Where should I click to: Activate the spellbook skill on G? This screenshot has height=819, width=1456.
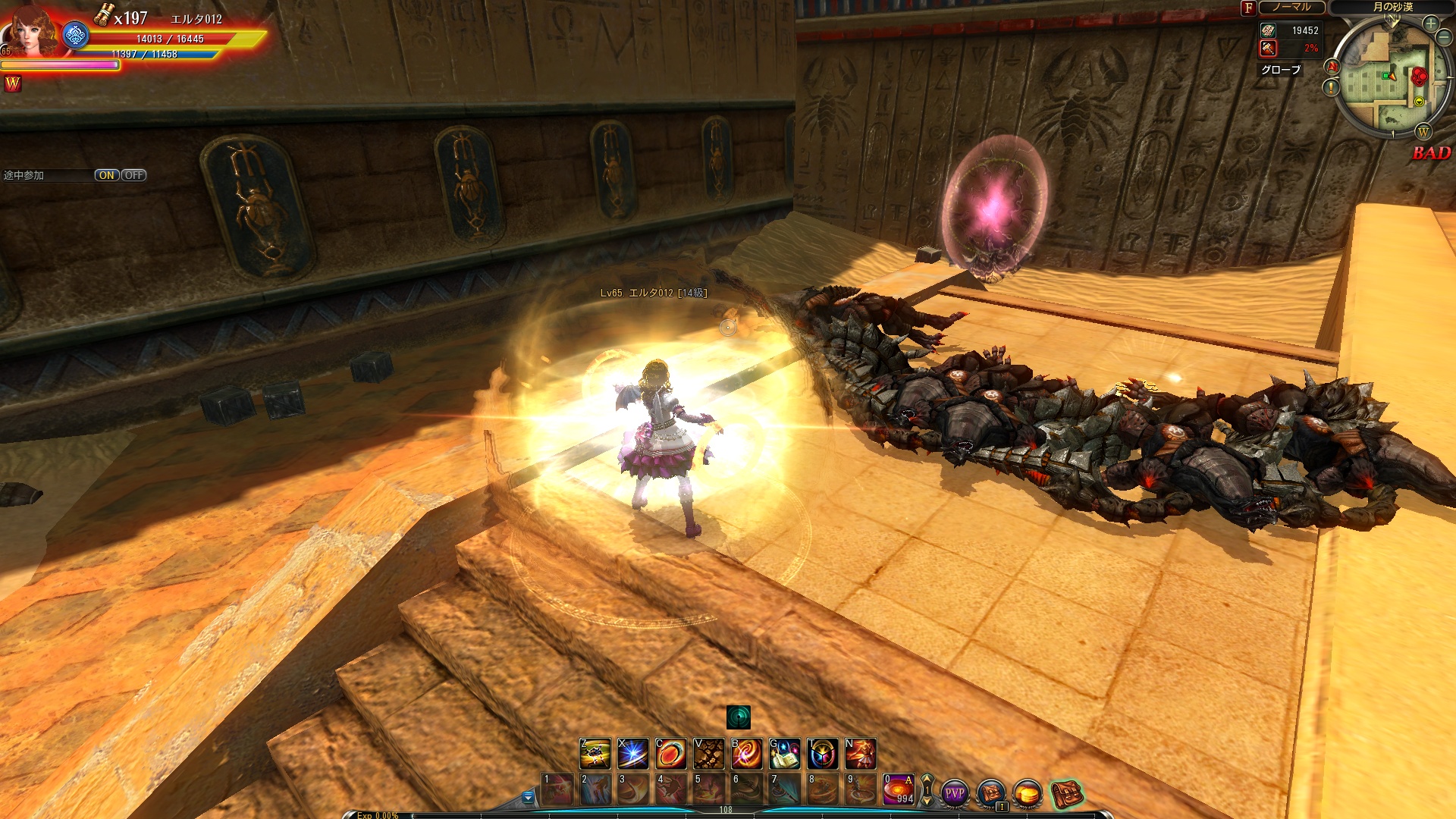pyautogui.click(x=784, y=754)
